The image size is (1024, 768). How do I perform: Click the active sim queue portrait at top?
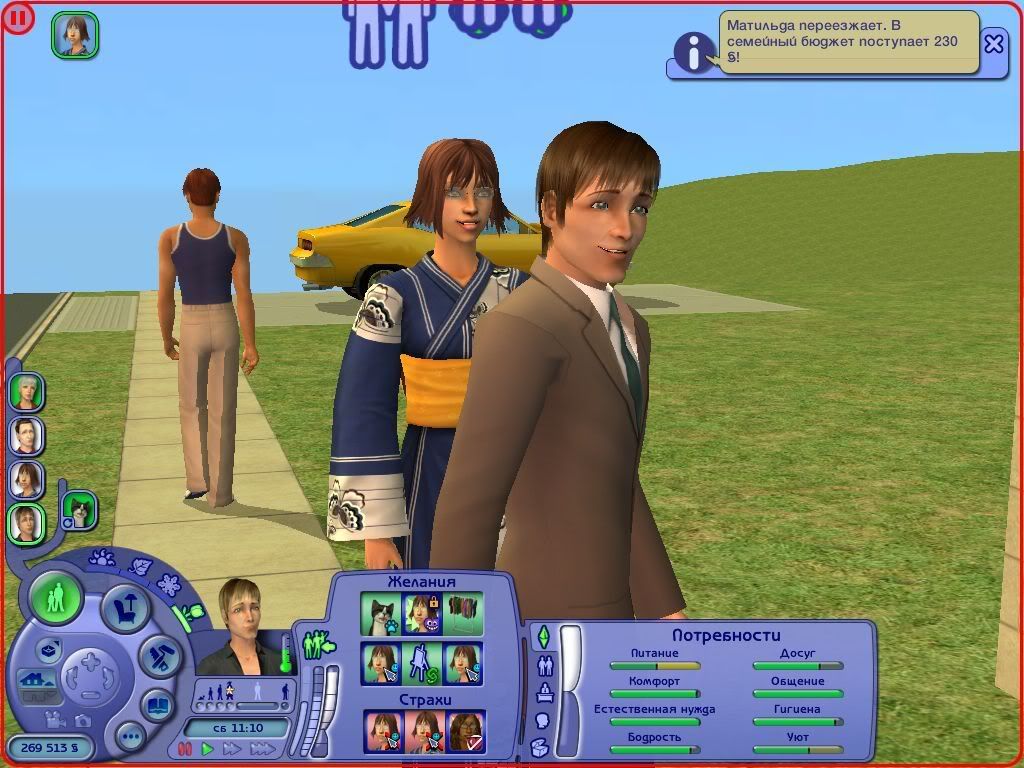click(75, 35)
